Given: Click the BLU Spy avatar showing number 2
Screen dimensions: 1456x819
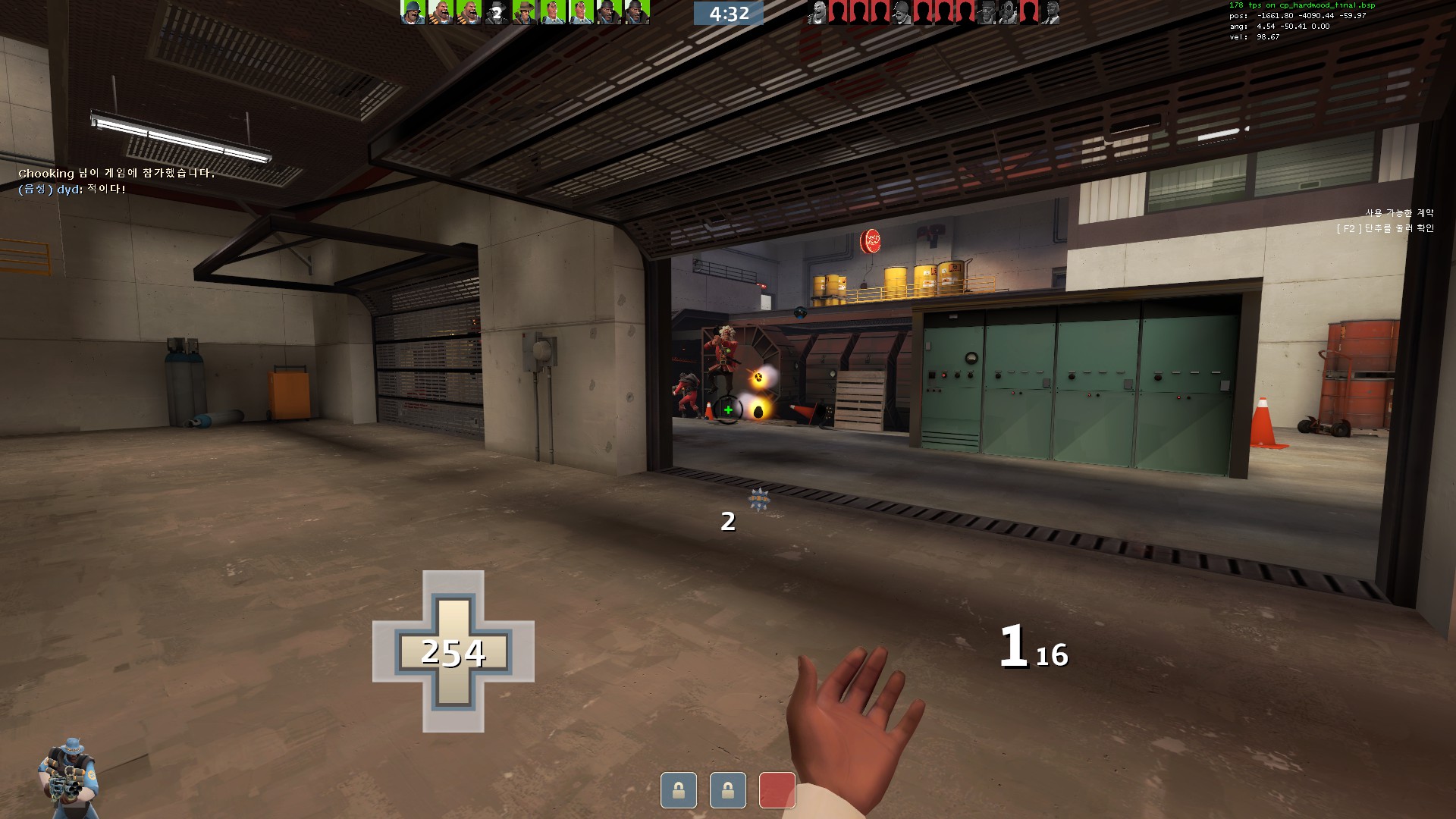Looking at the screenshot, I should [496, 13].
